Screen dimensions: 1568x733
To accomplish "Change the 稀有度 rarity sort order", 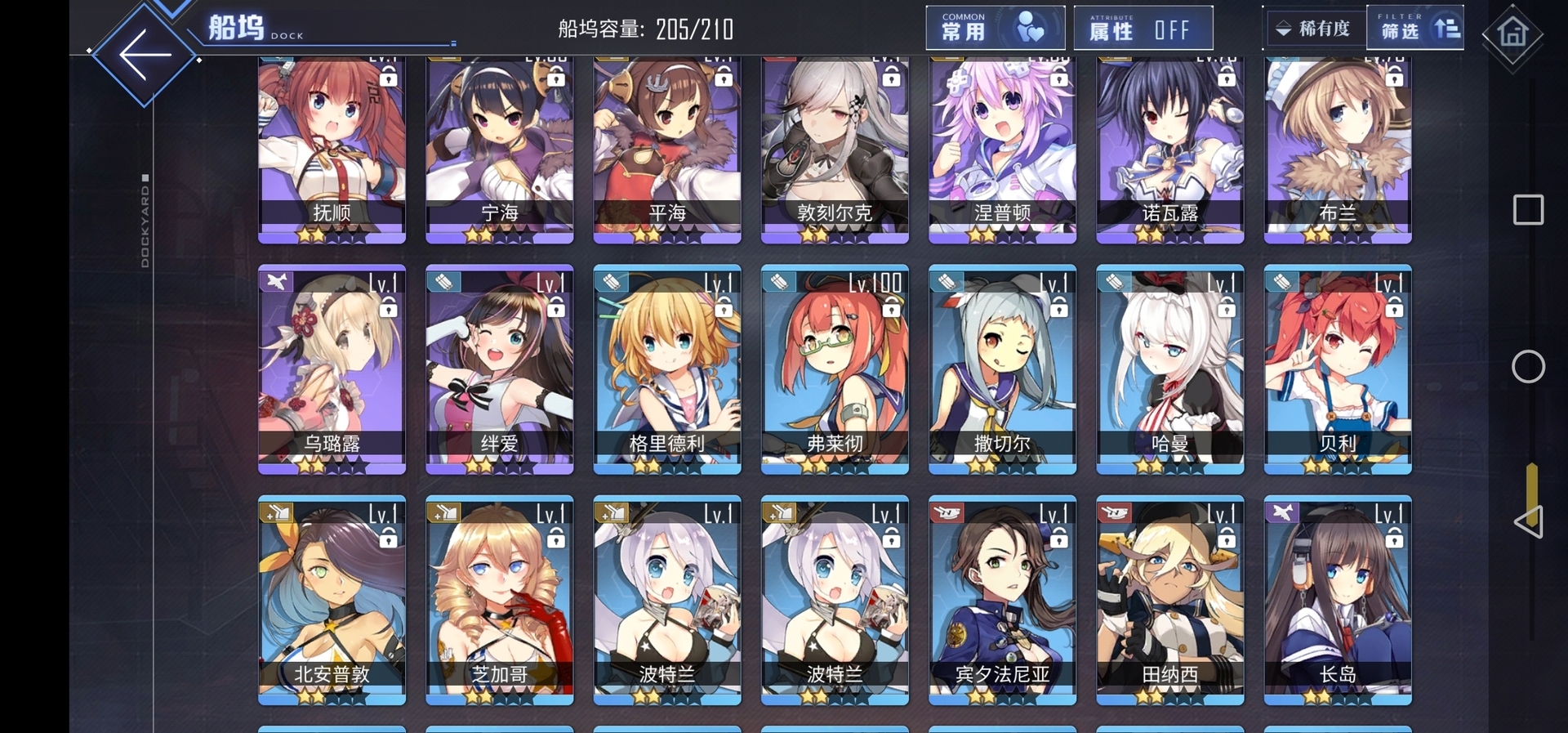I will tap(1314, 29).
